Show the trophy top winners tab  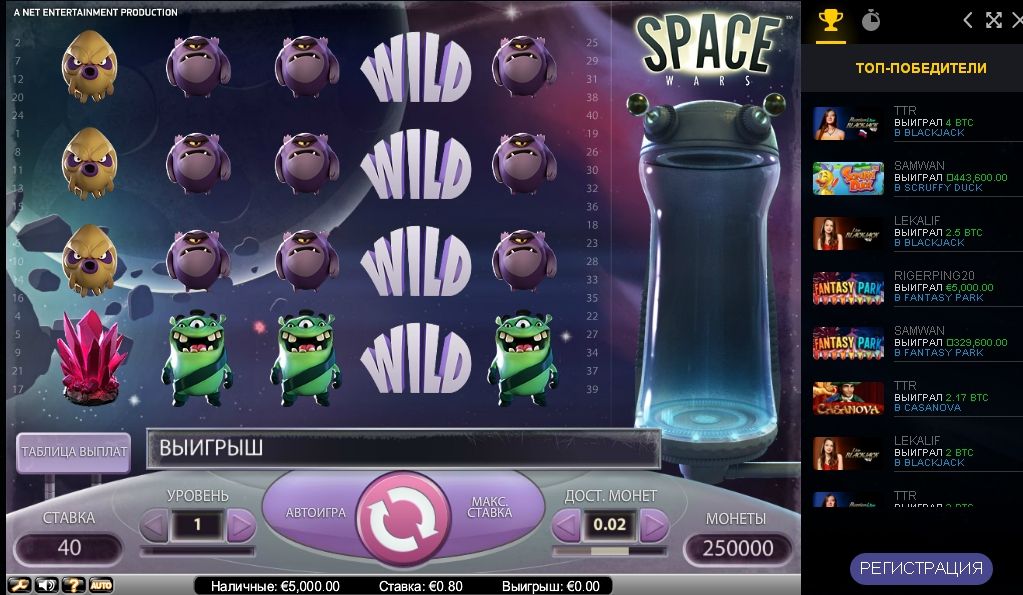pyautogui.click(x=830, y=20)
